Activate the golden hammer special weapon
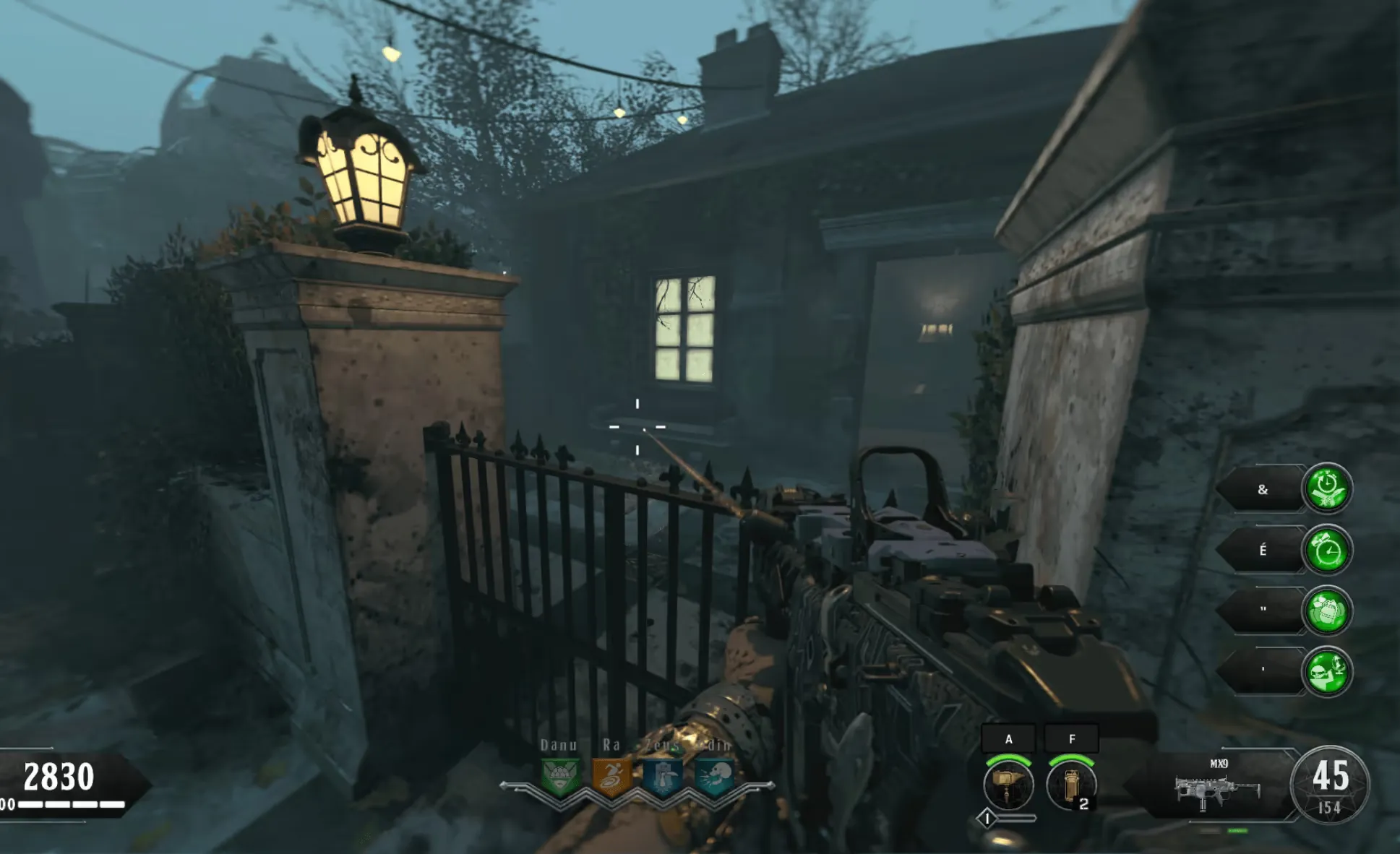Image resolution: width=1400 pixels, height=854 pixels. (x=1008, y=785)
